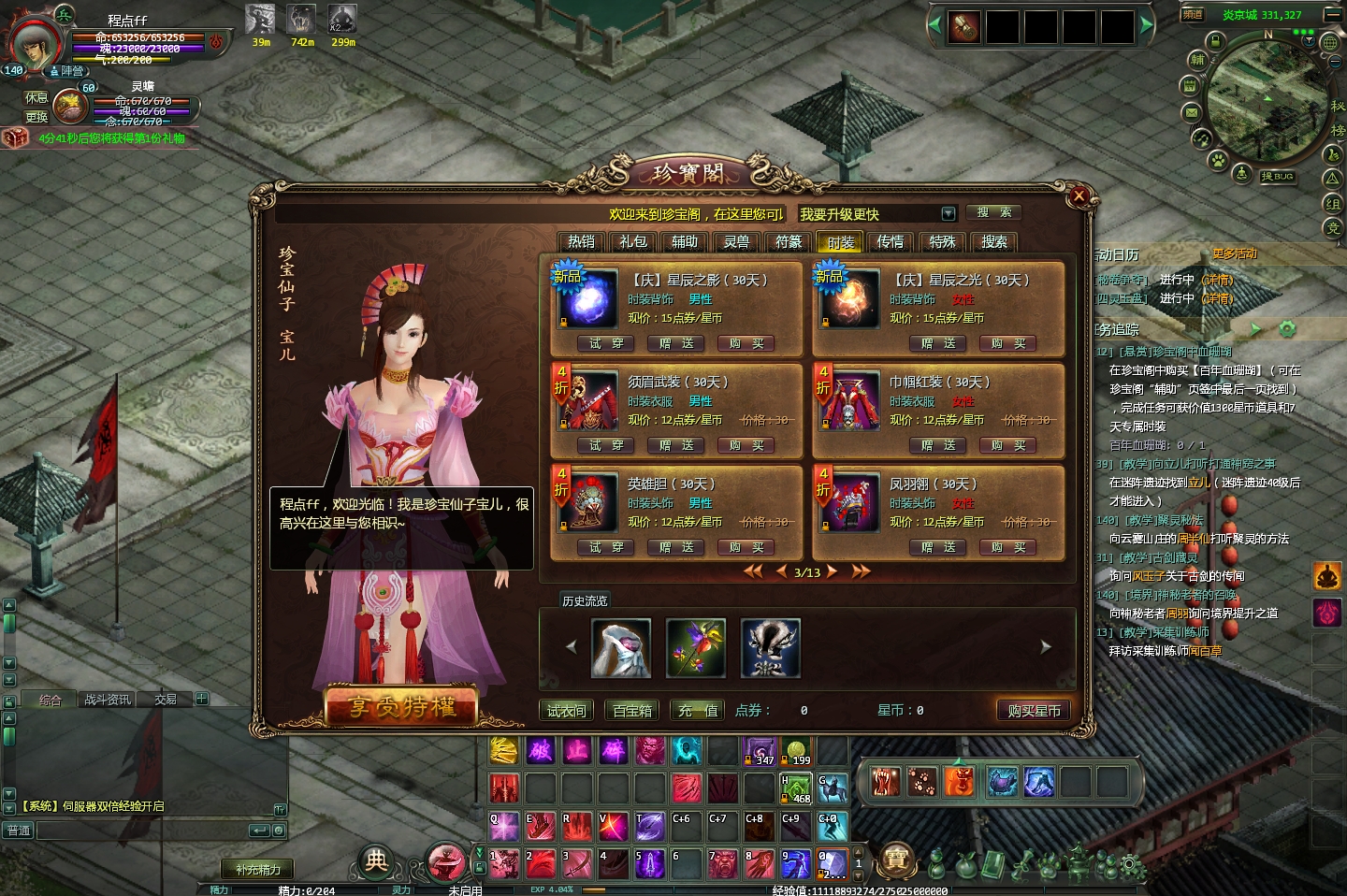Click the 充值 recharge button
The height and width of the screenshot is (896, 1347).
(698, 711)
